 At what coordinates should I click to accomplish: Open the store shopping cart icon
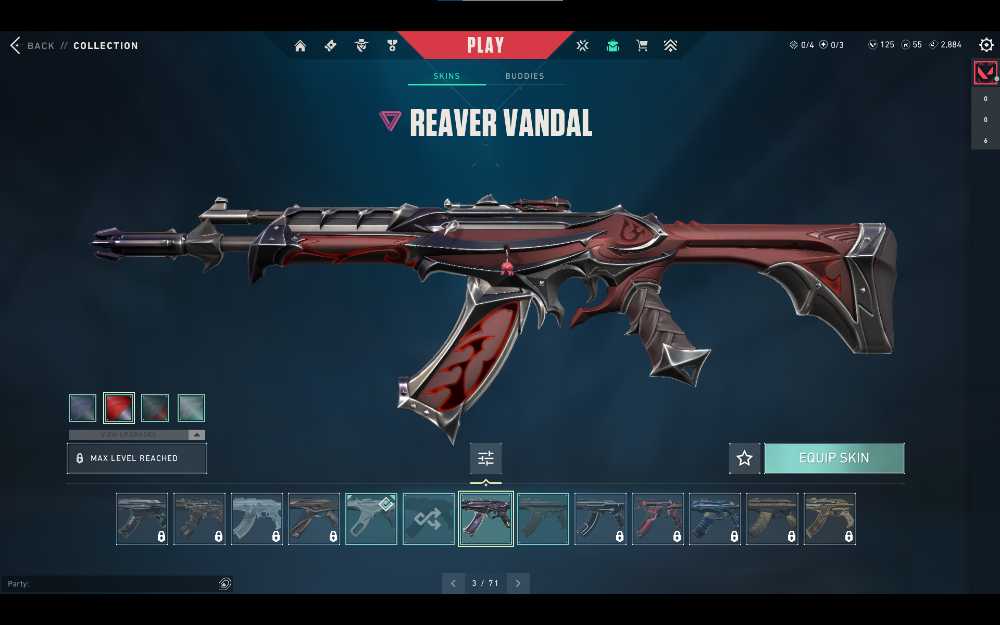click(x=642, y=46)
